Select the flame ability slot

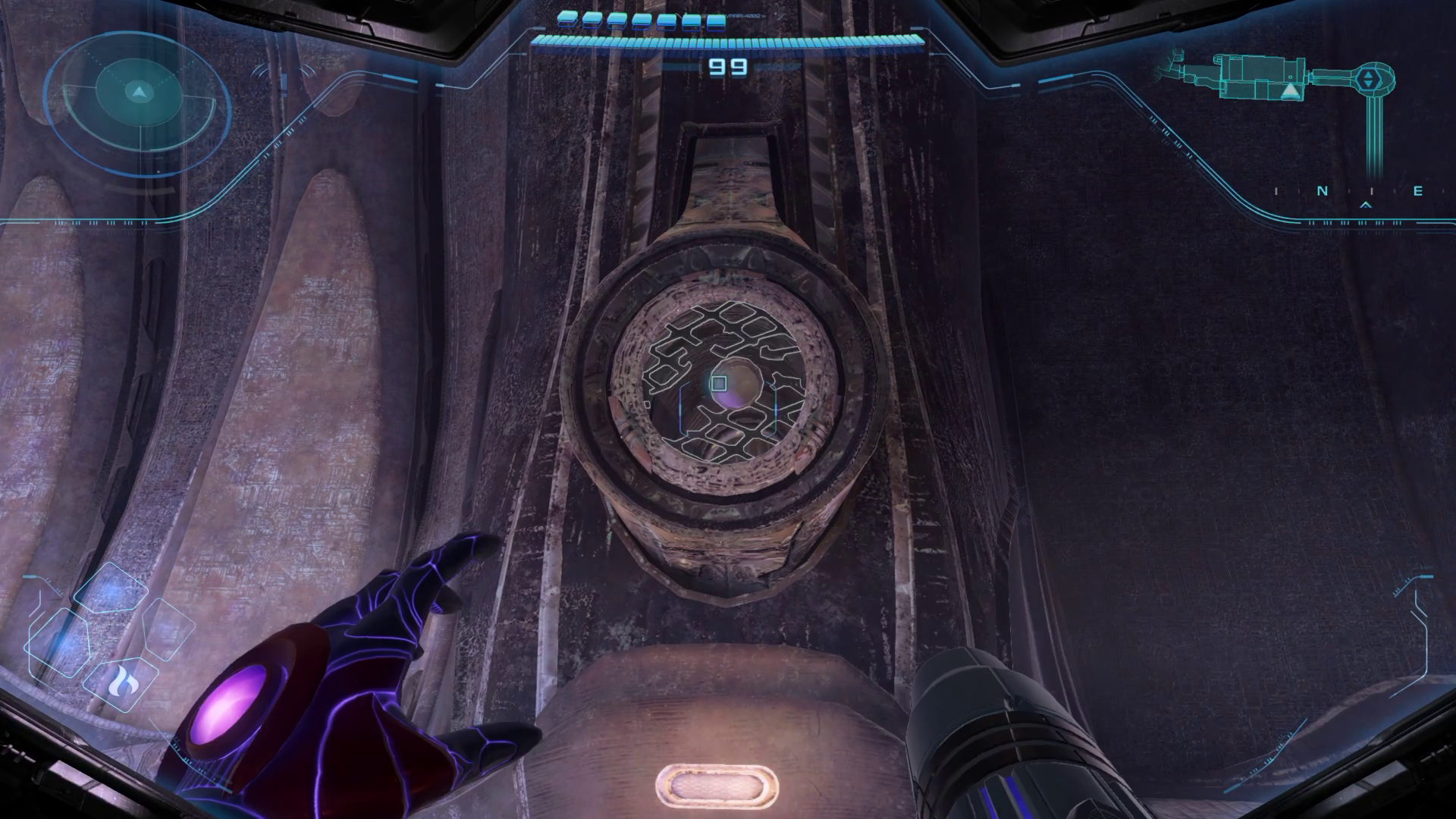[121, 684]
